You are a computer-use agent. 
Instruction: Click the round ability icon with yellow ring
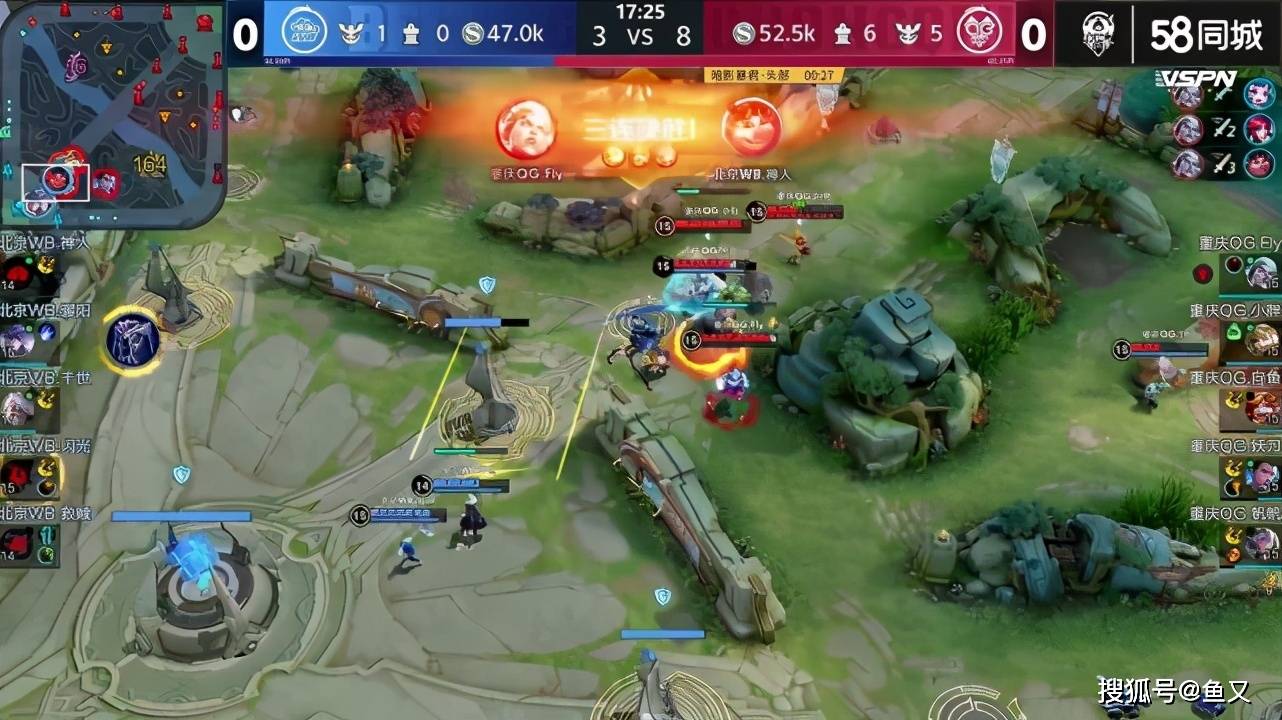133,341
